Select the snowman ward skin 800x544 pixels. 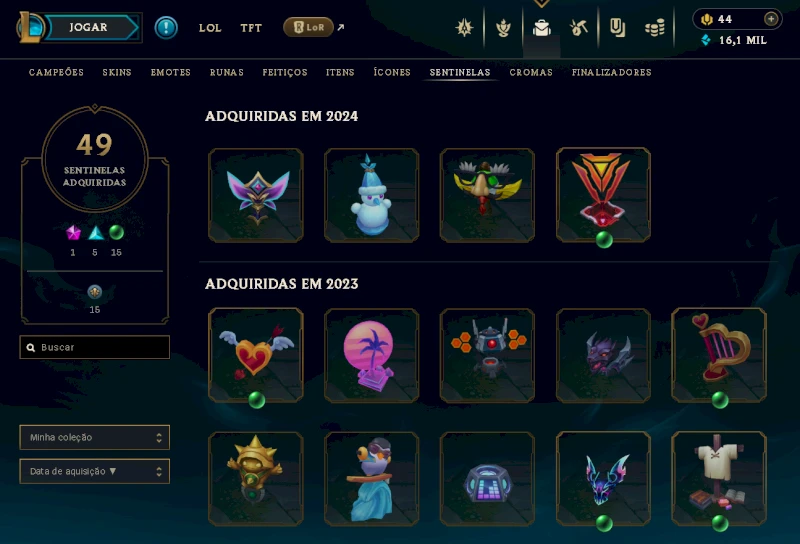(x=372, y=195)
